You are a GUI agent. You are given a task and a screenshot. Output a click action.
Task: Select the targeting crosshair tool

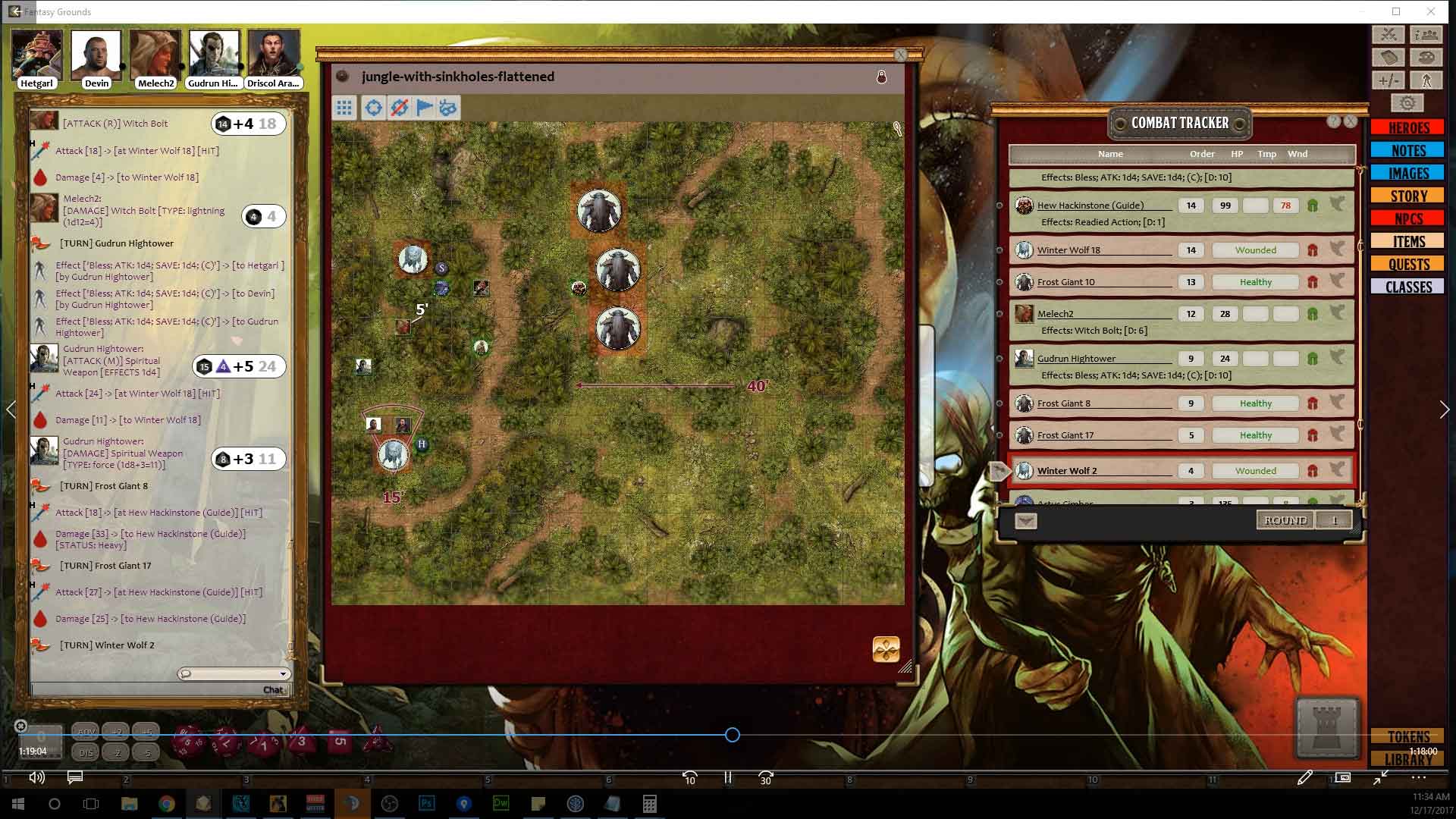click(x=373, y=107)
